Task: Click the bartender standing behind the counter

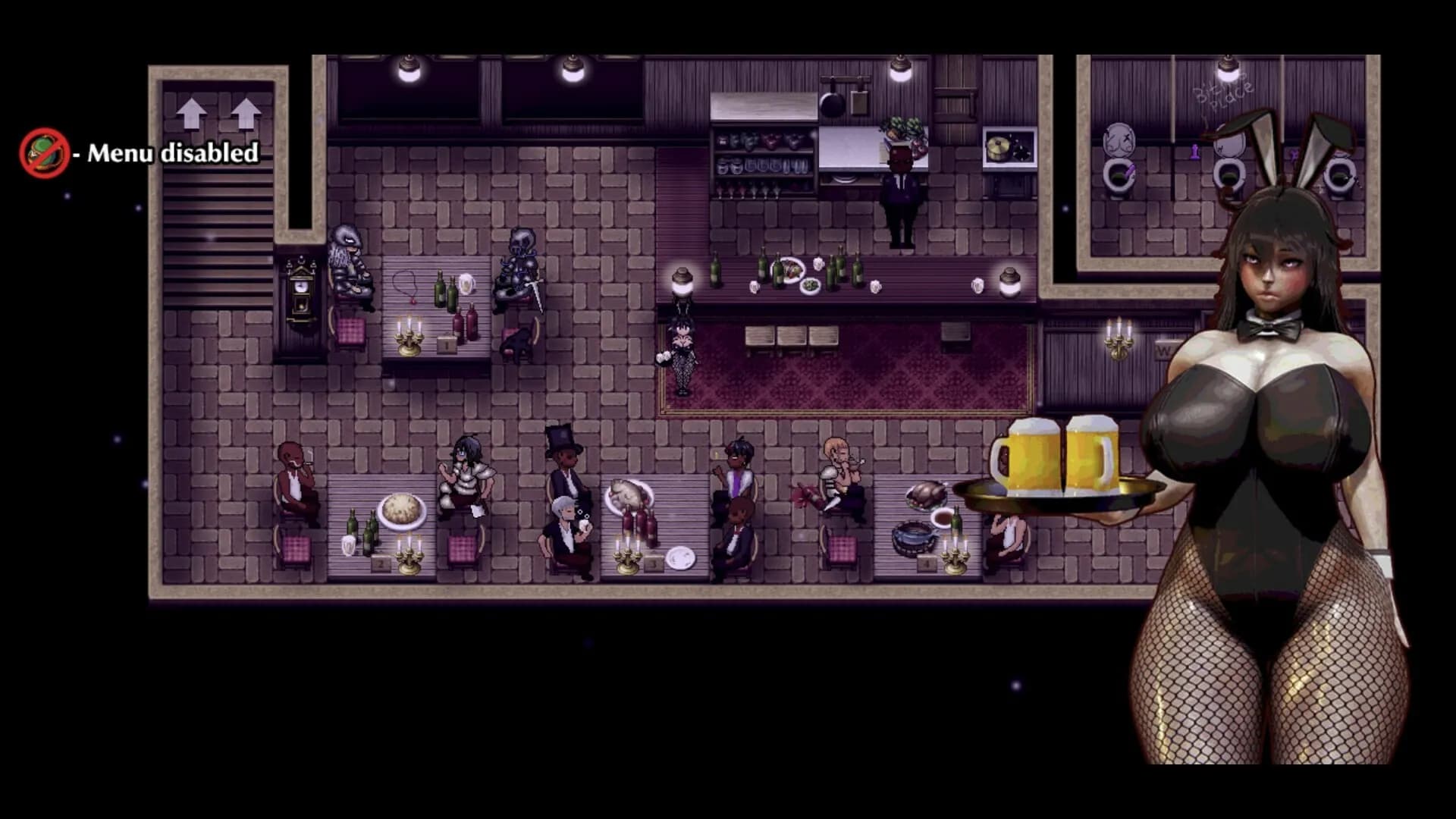Action: [899, 182]
